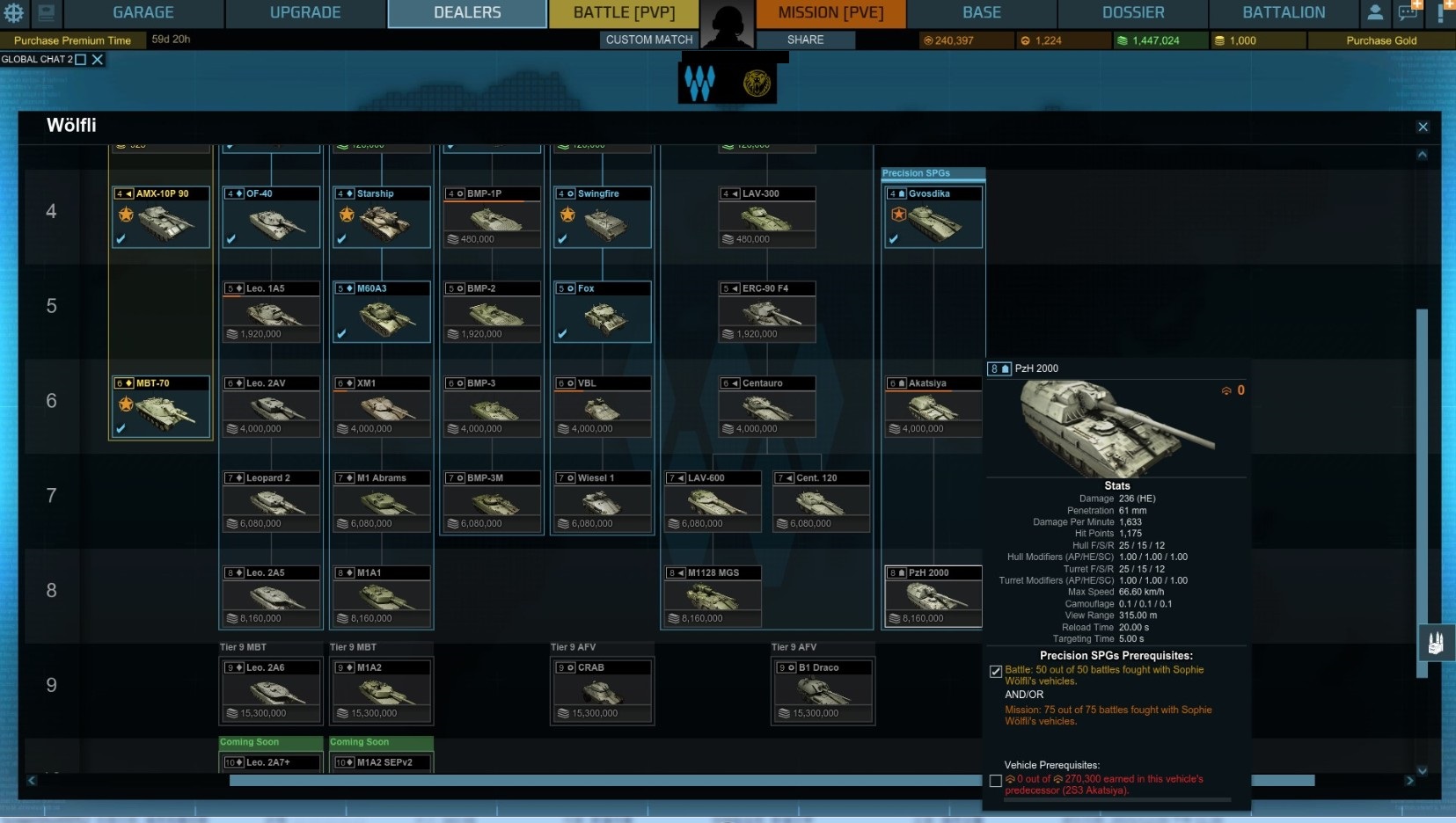Select the MBT-70 vehicle tile

coord(161,406)
